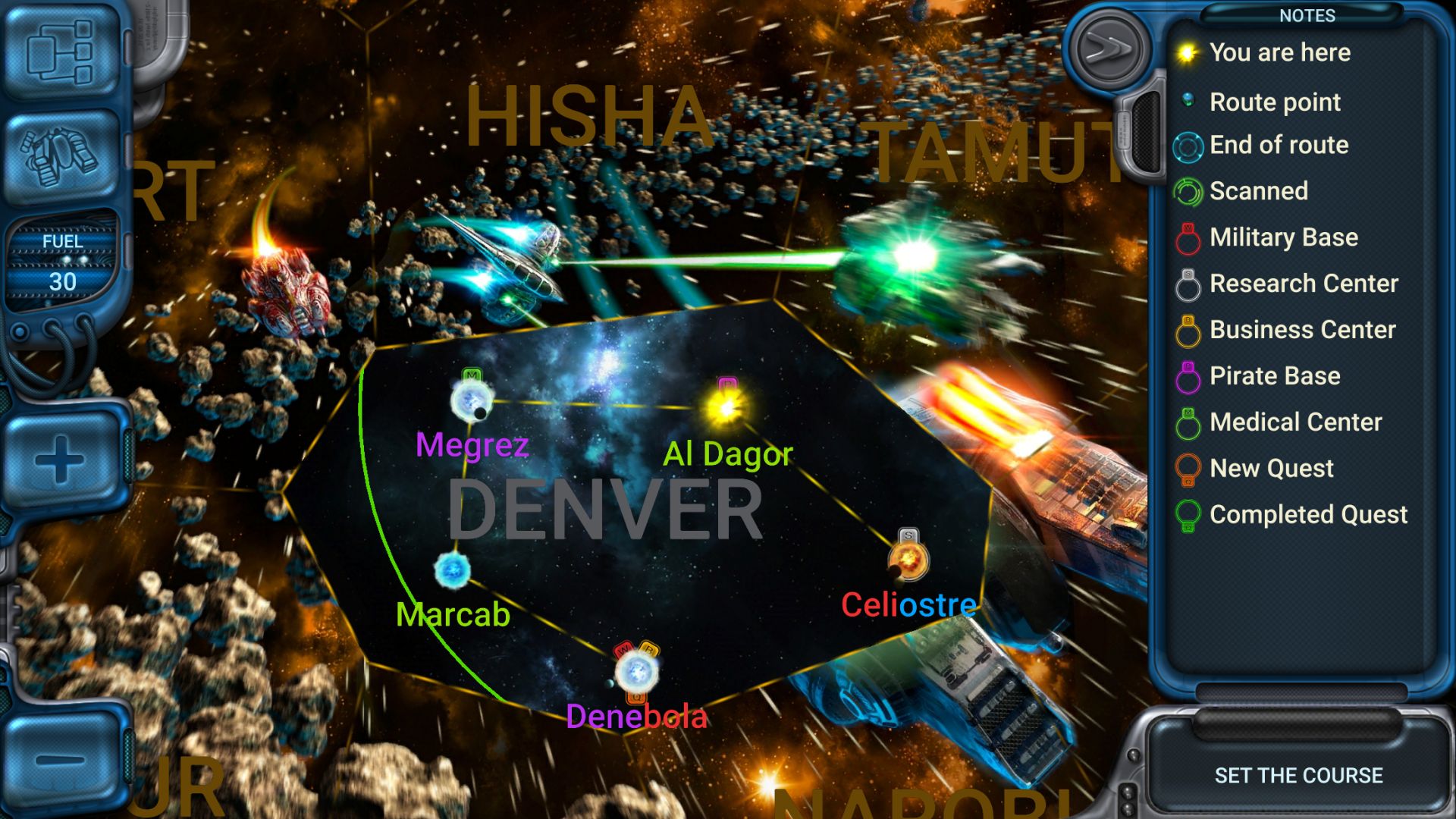Click the Medical Center badge on Megrez
This screenshot has height=819, width=1456.
pyautogui.click(x=472, y=375)
